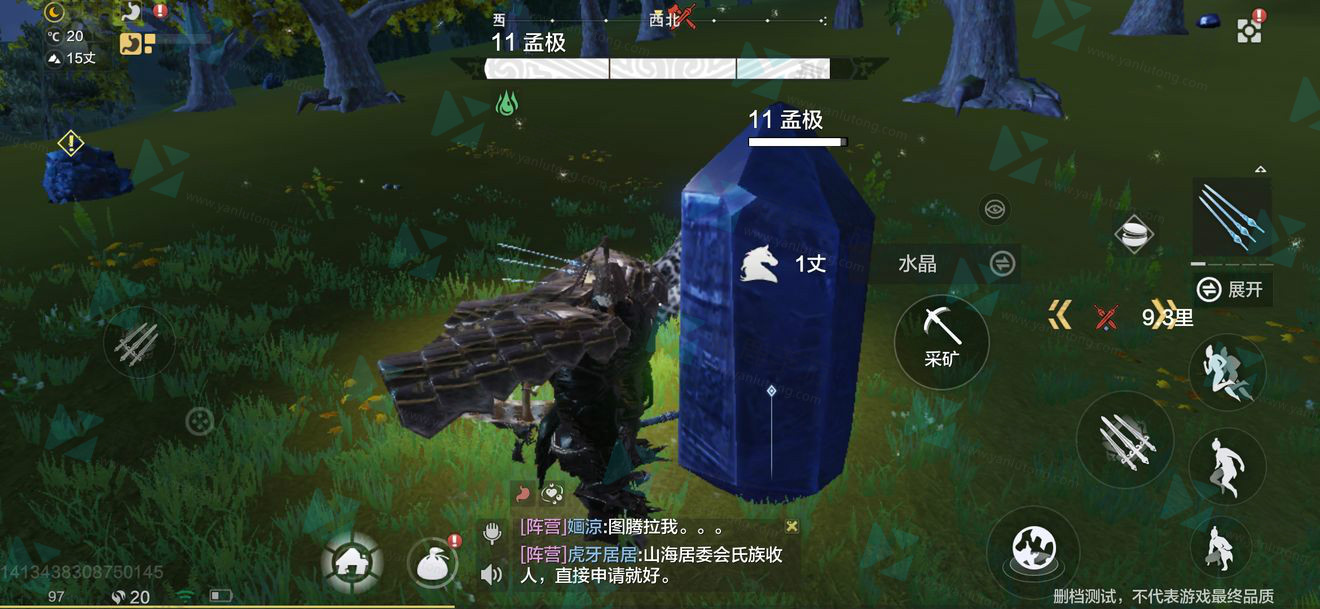1320x609 pixels.
Task: Trigger the dodge dash skill icon
Action: click(x=1226, y=371)
